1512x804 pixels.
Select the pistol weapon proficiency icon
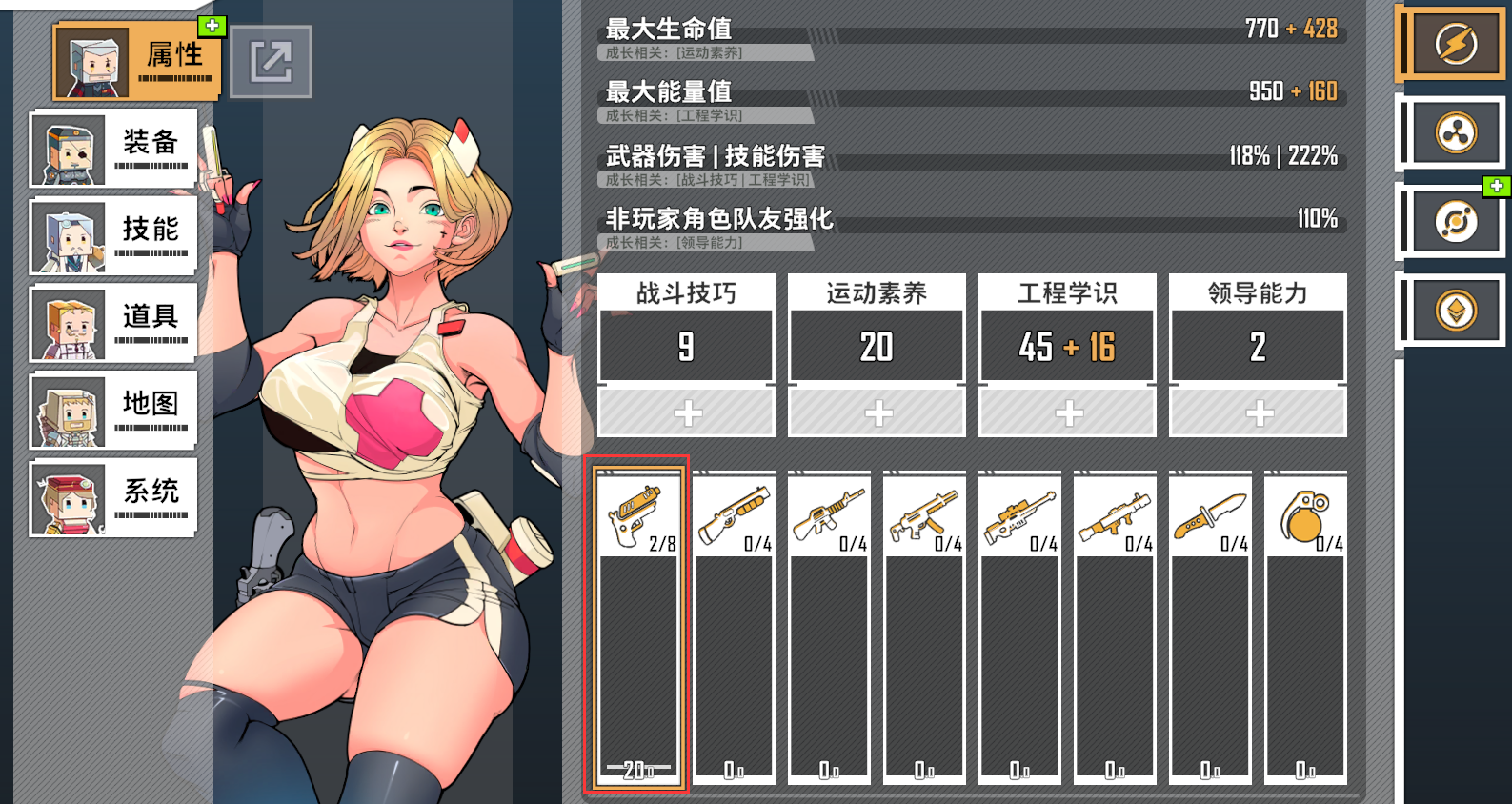(636, 514)
